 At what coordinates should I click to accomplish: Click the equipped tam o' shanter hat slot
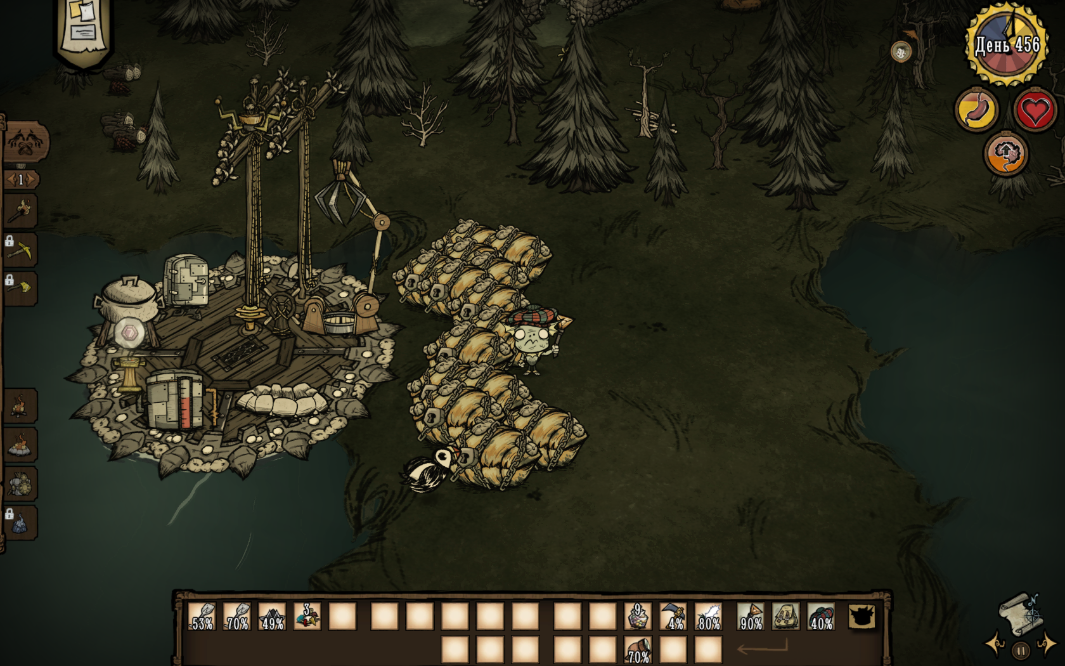(821, 616)
